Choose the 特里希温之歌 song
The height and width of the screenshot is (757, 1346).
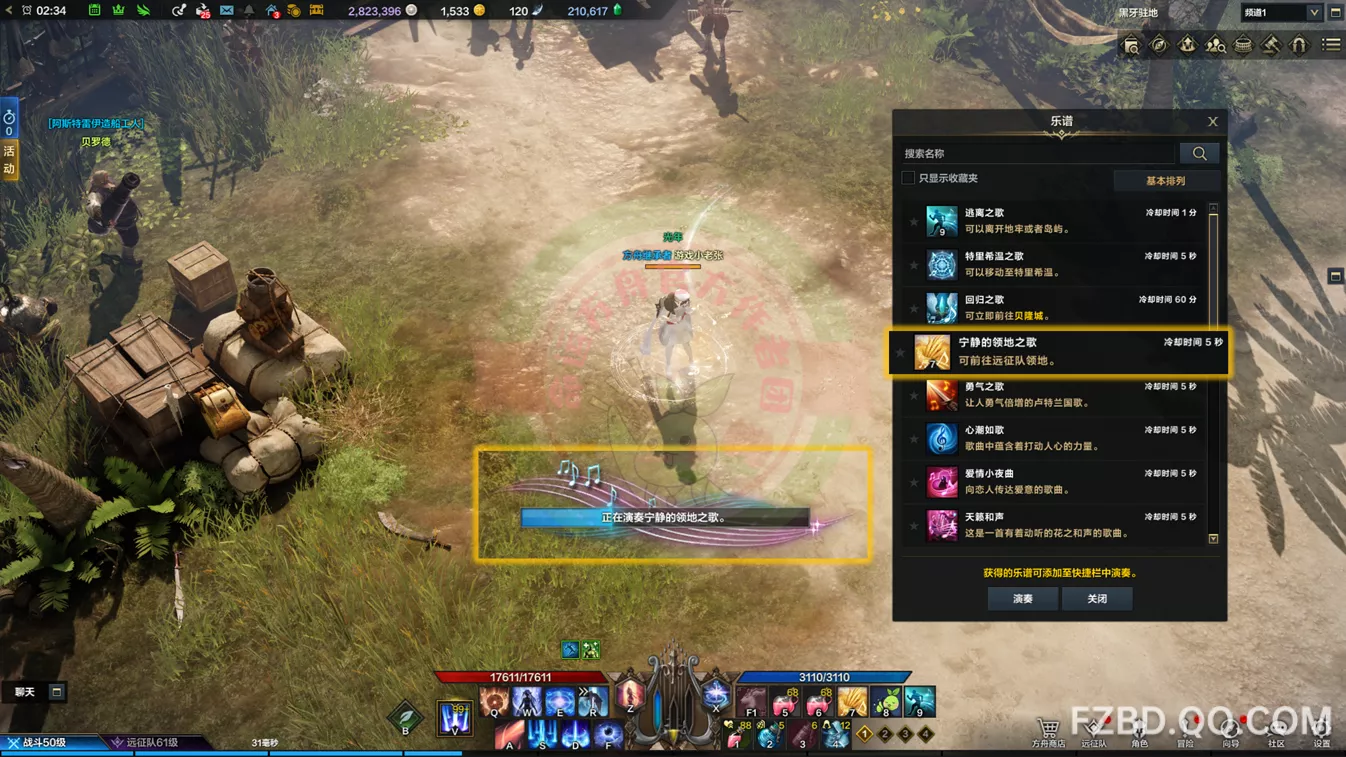click(x=1058, y=264)
